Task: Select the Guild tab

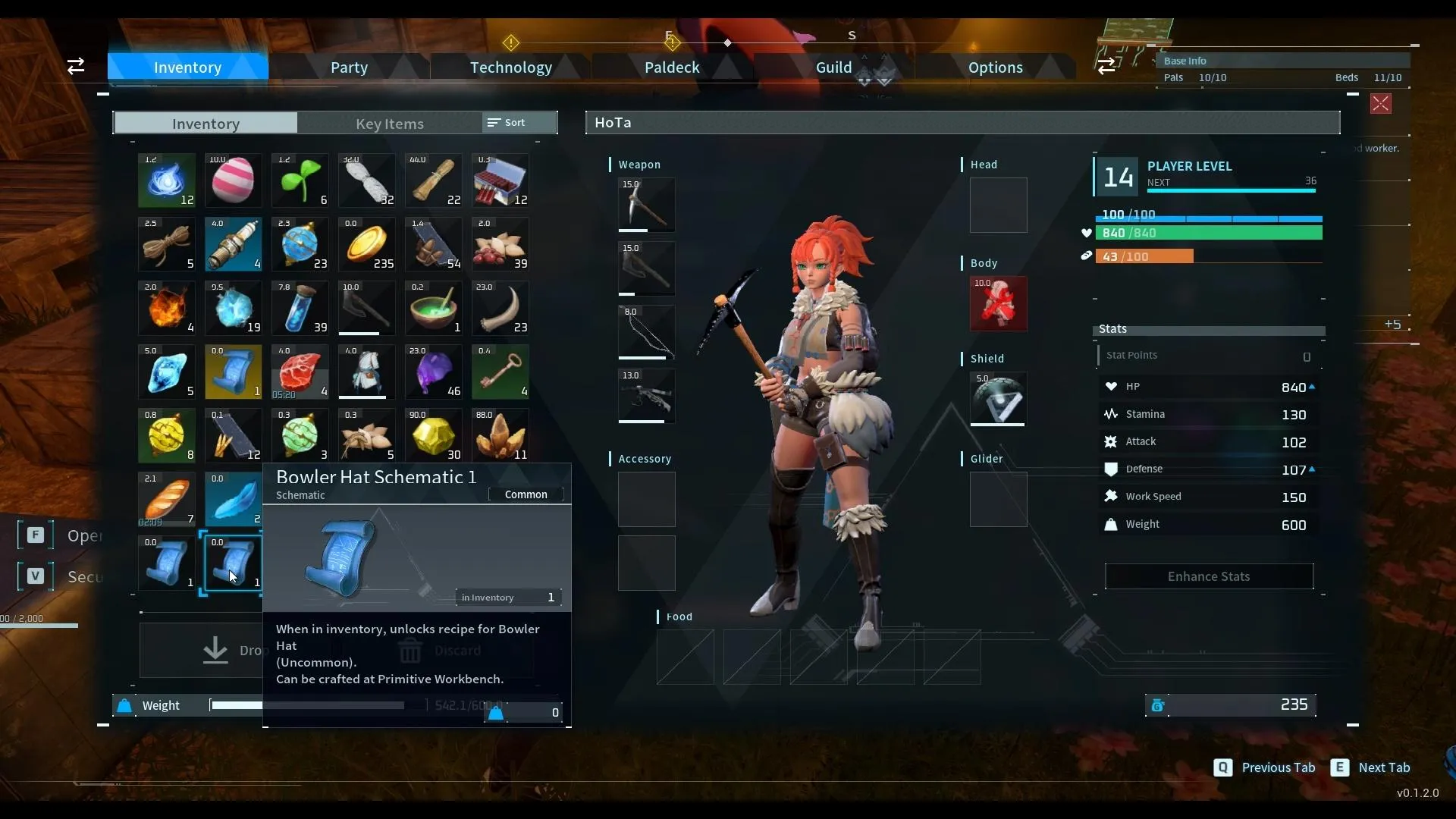Action: [x=833, y=67]
